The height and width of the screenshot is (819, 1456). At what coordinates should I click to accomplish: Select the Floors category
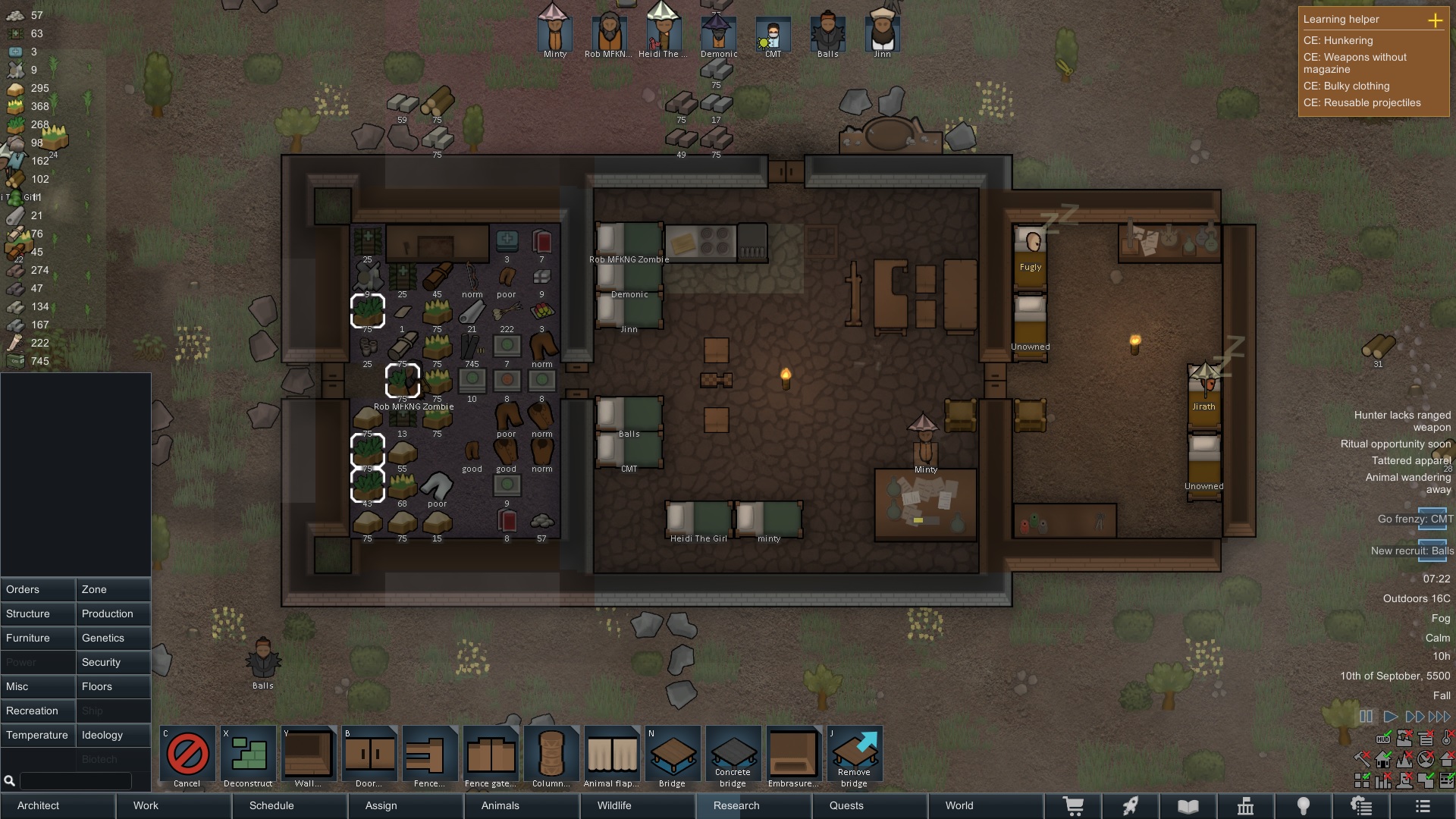[113, 686]
